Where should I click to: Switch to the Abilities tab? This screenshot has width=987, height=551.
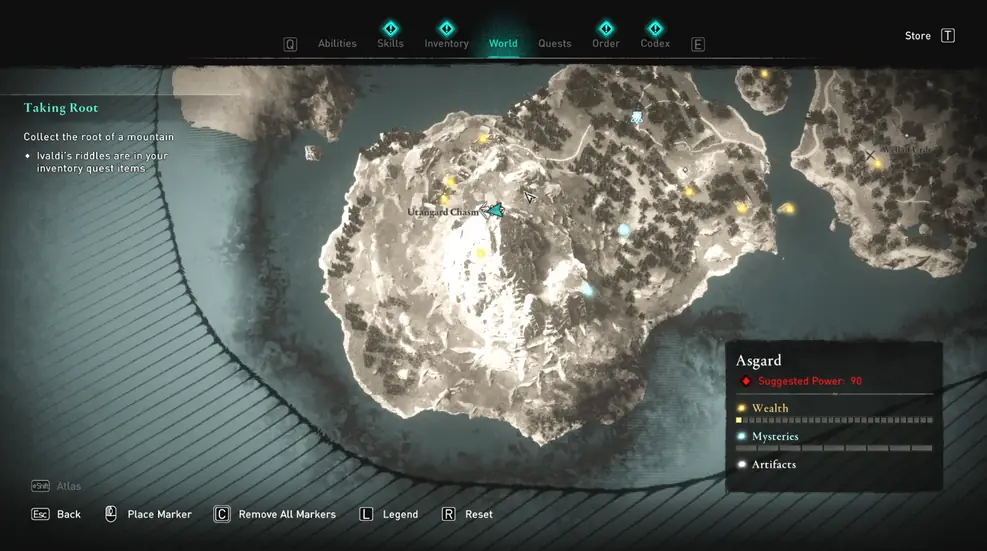click(x=337, y=44)
